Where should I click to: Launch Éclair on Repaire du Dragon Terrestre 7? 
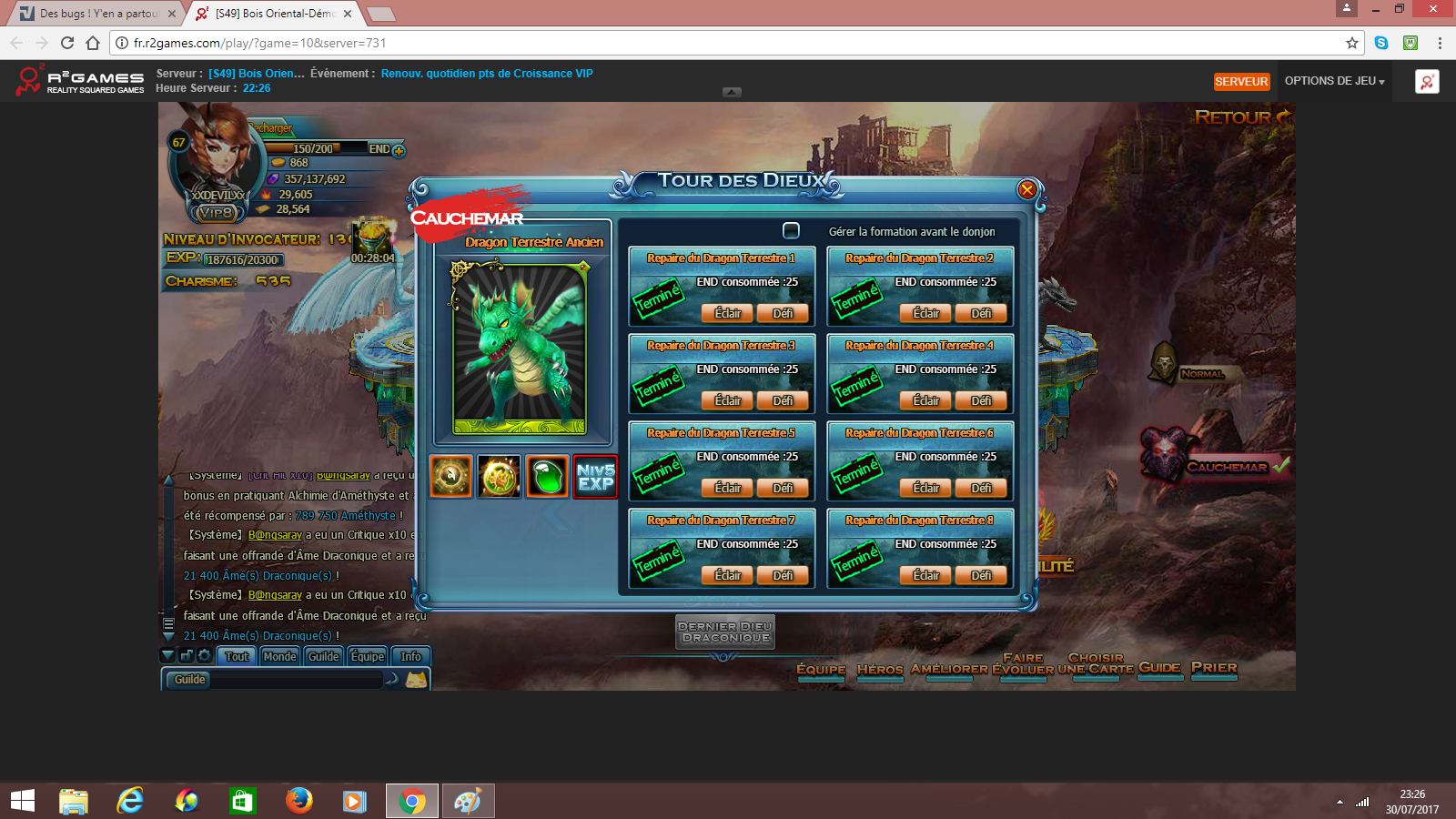pos(727,576)
